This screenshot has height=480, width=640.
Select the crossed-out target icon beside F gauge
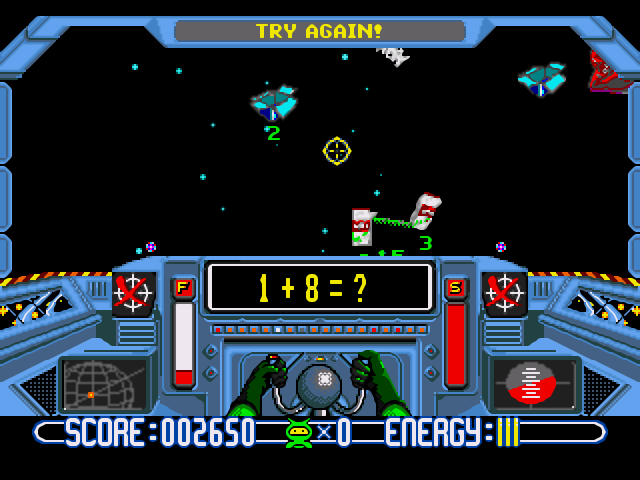[132, 293]
